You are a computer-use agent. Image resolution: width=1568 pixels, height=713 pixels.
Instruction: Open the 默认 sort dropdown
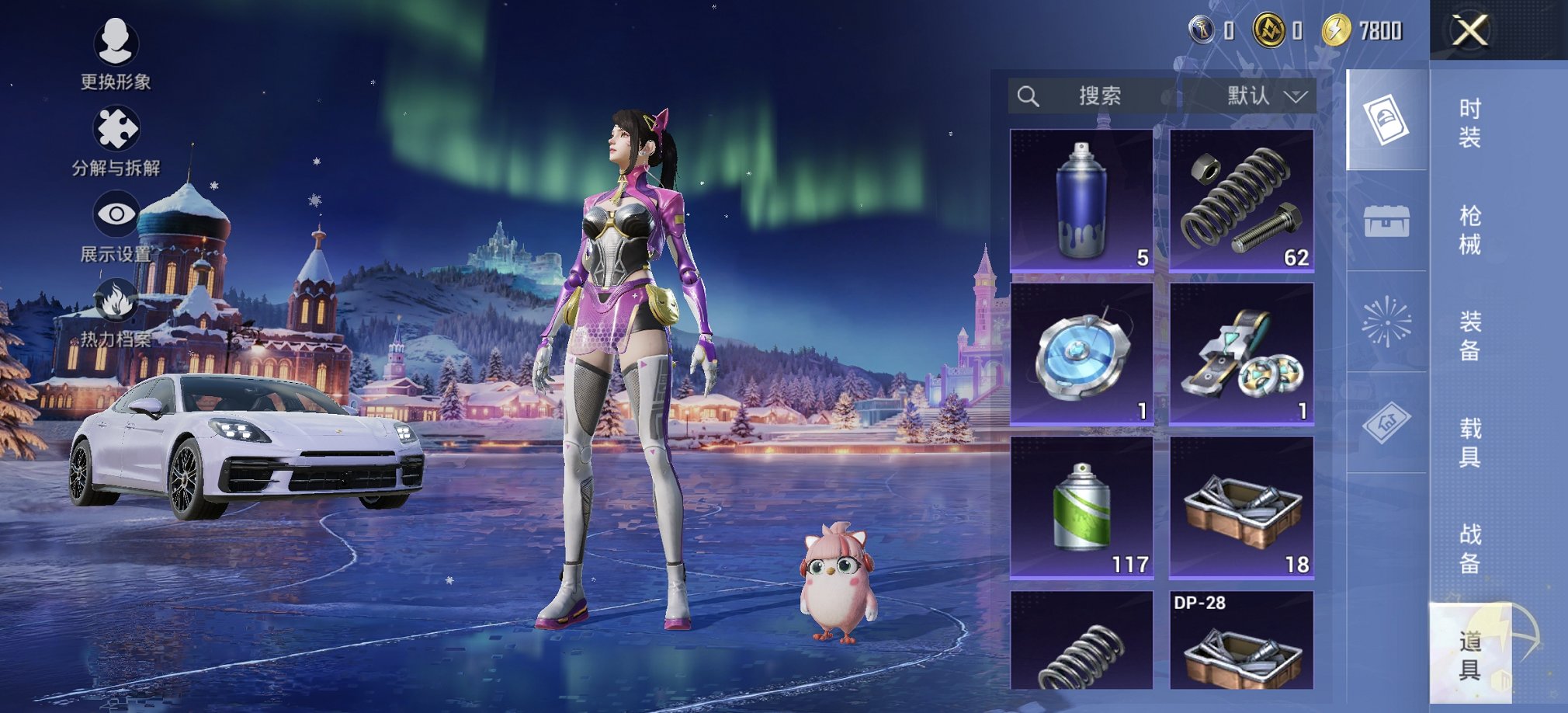[x=1265, y=96]
